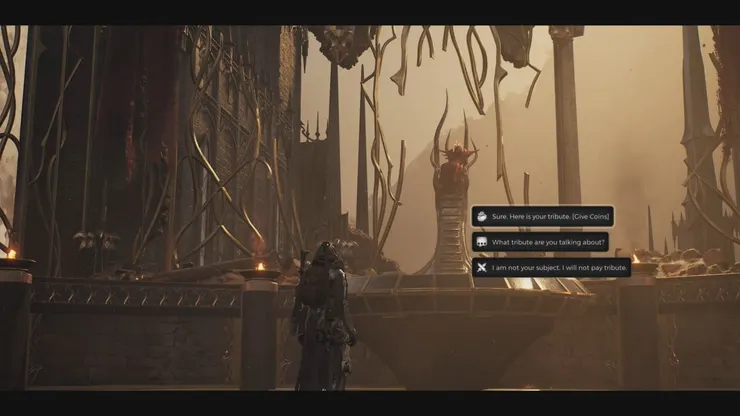Ask "What tribute are you talking about?"

click(540, 242)
